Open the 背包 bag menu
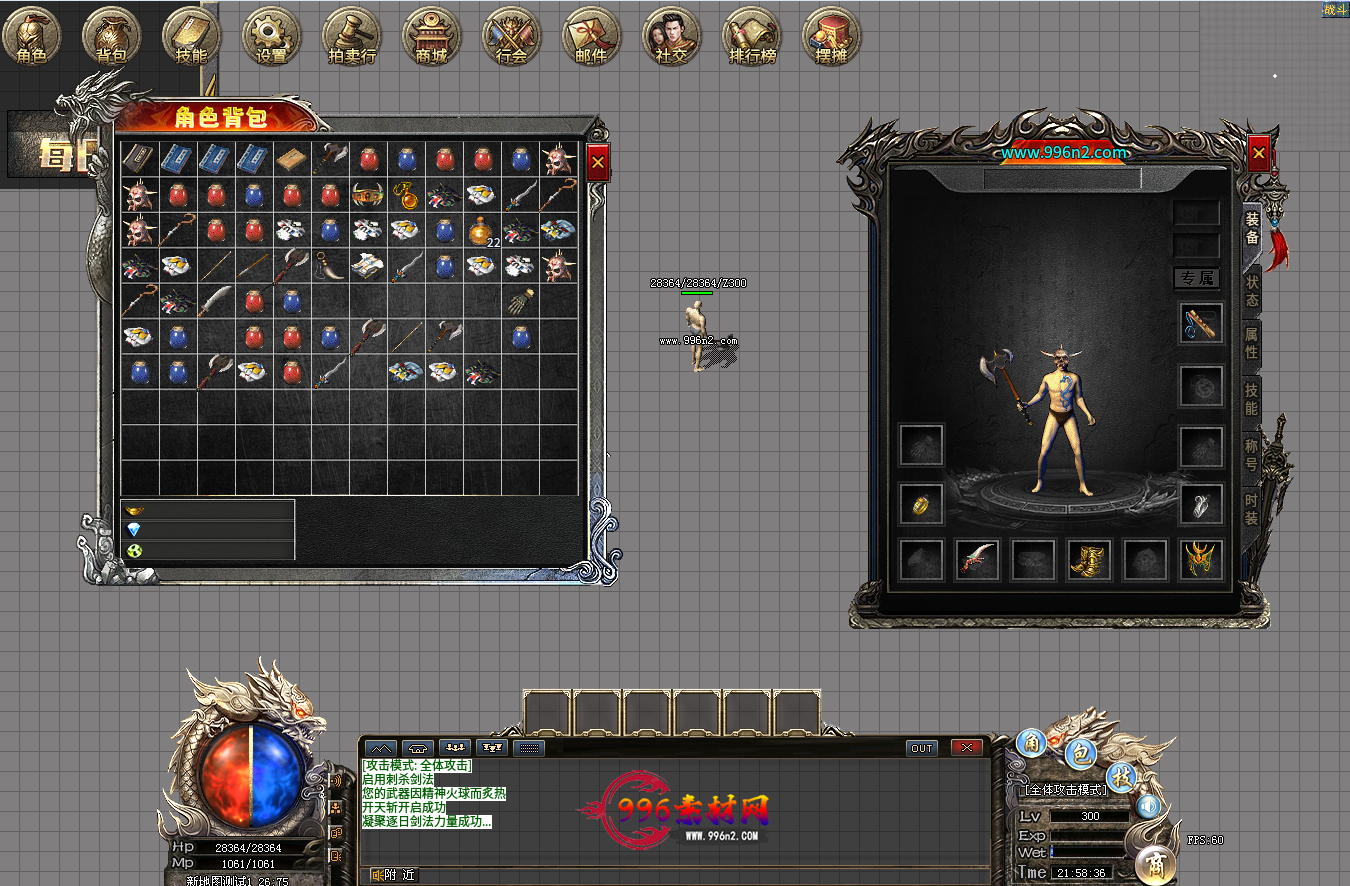This screenshot has width=1350, height=886. click(x=112, y=37)
